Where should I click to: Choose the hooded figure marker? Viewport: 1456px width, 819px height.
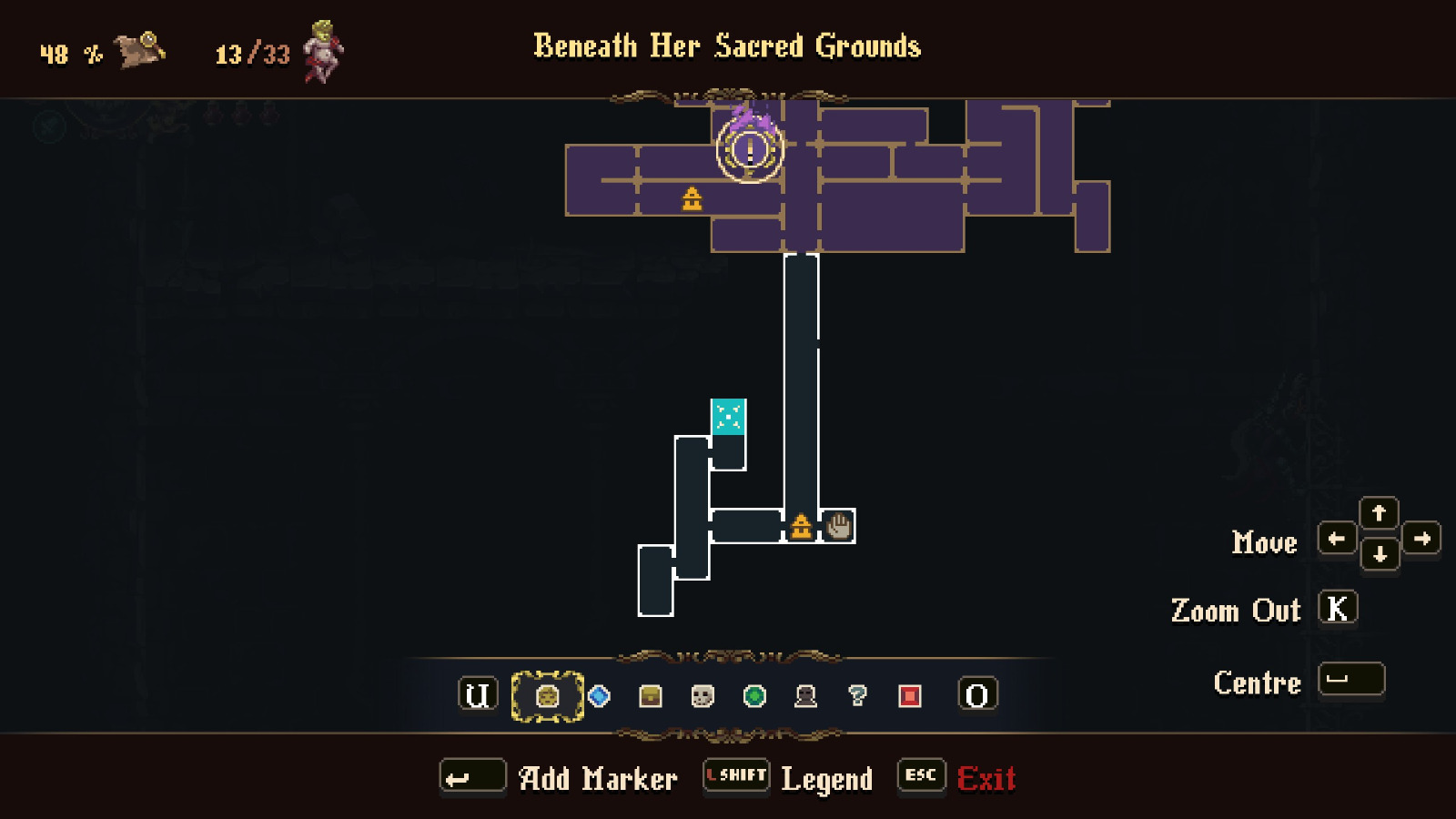pos(804,697)
